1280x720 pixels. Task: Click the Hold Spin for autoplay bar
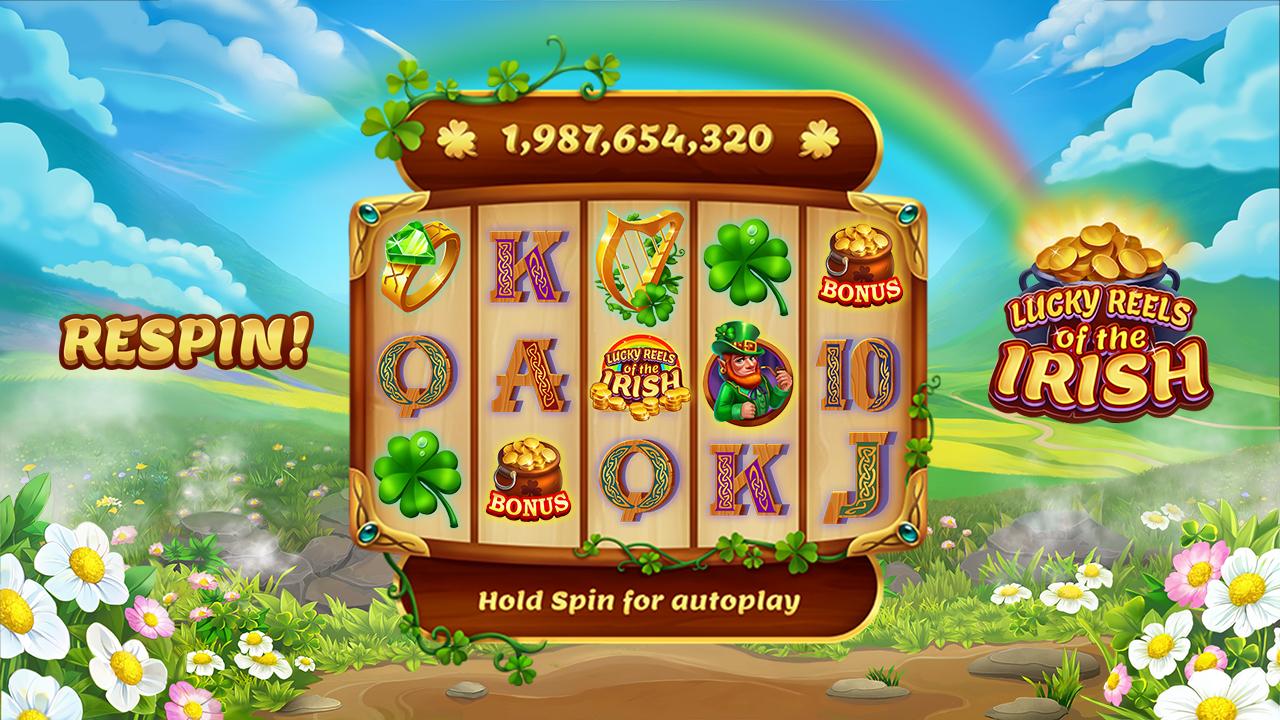639,602
